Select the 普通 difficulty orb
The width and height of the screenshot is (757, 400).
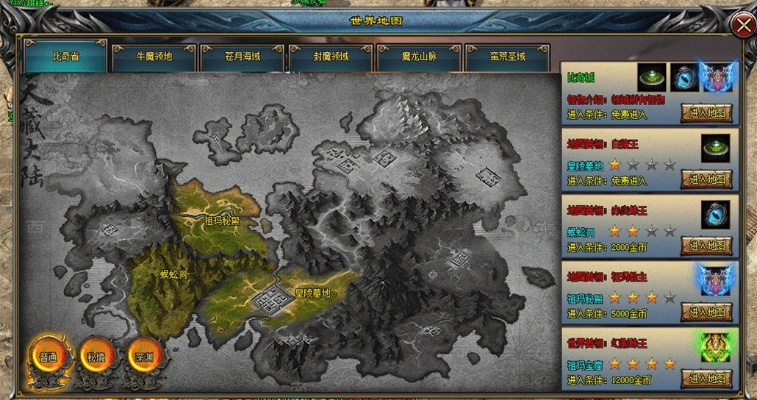pos(46,357)
